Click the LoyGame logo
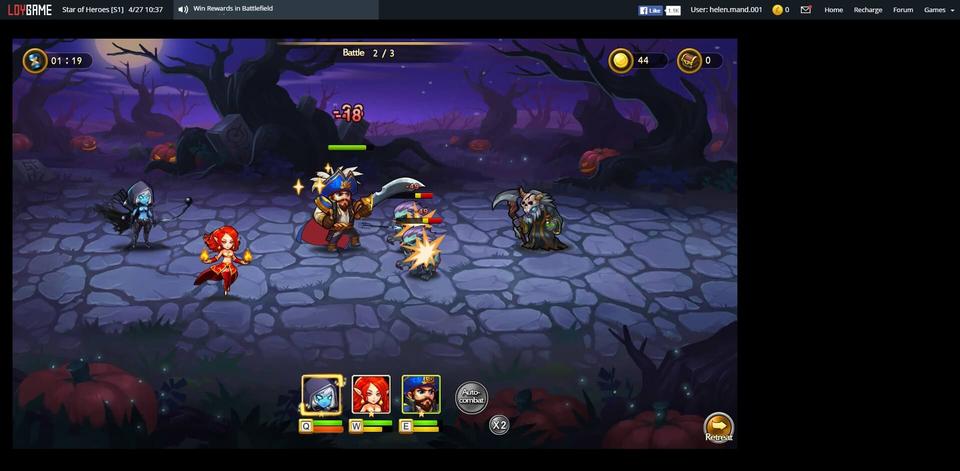 (30, 10)
